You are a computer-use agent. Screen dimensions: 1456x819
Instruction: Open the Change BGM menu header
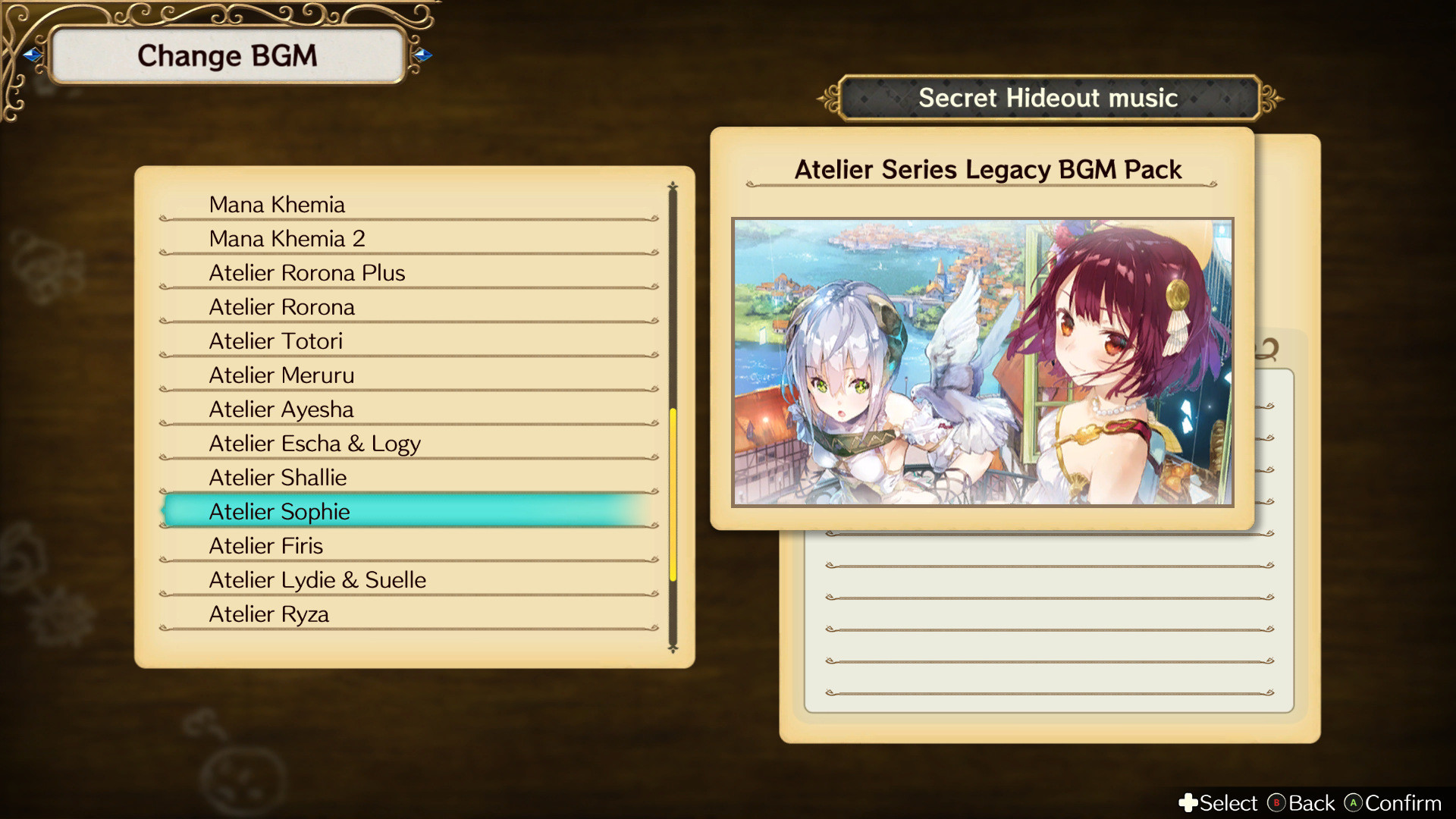point(227,55)
